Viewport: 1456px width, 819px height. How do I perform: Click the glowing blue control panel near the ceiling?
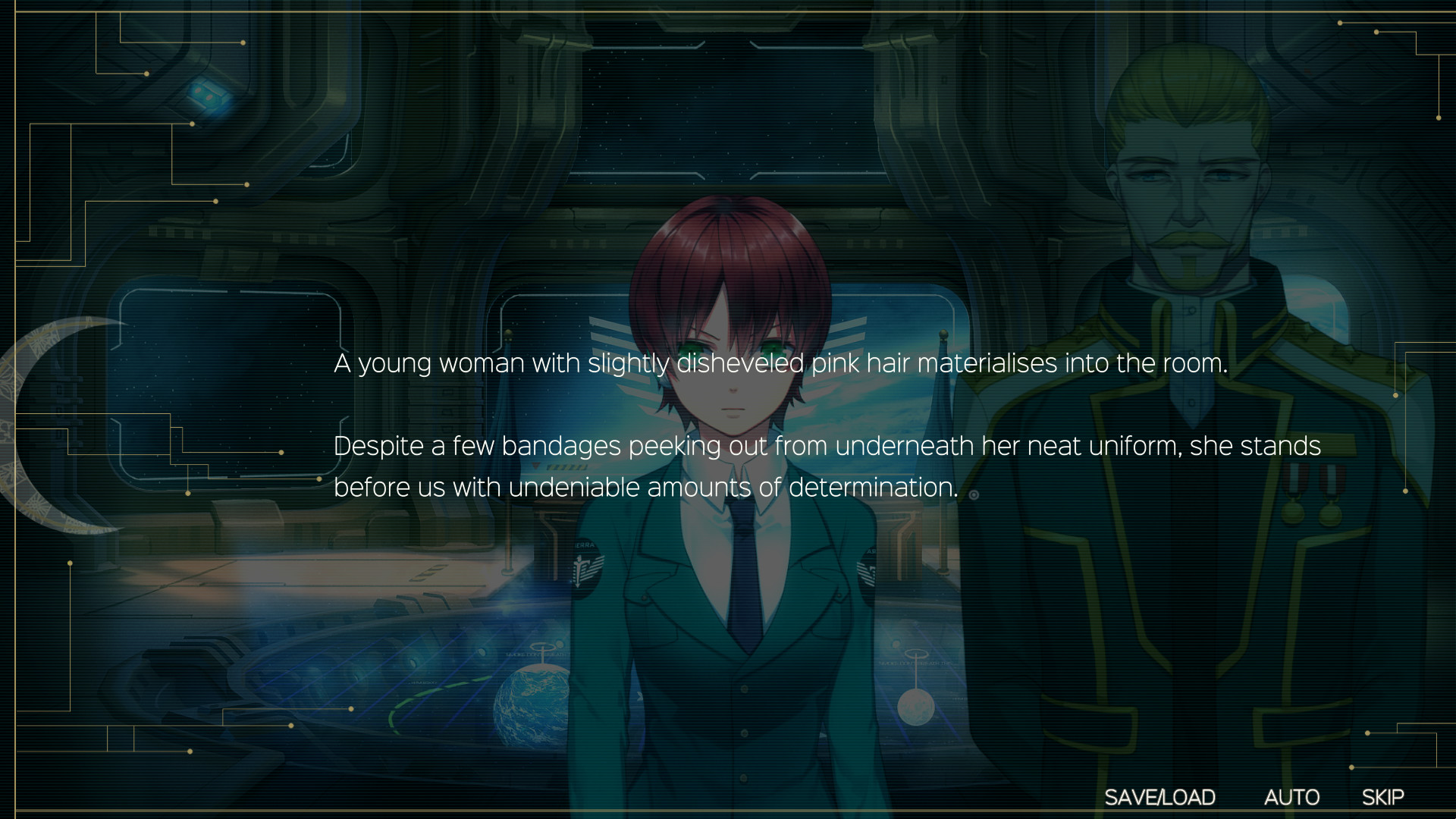(x=210, y=96)
